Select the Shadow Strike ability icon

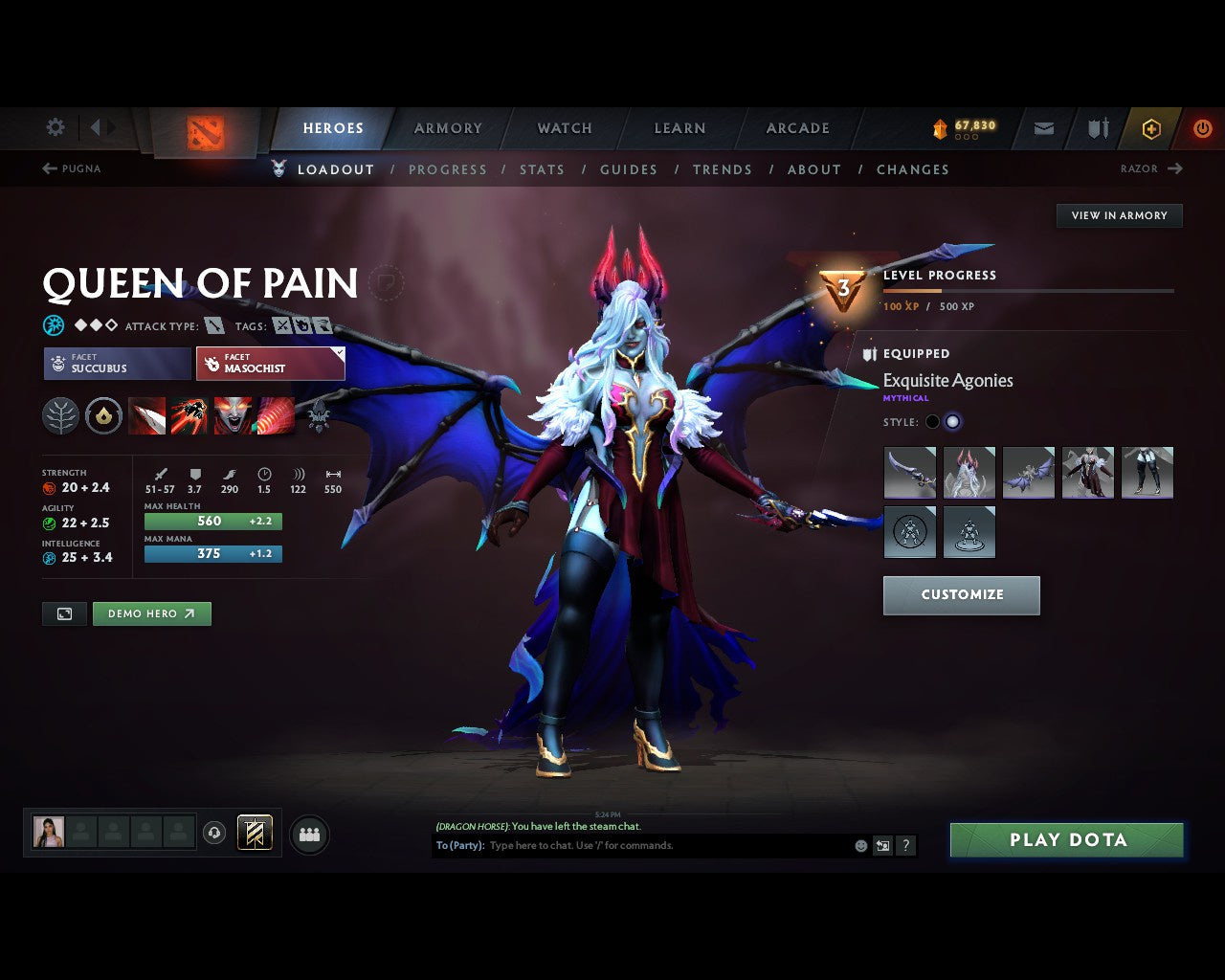tap(146, 416)
